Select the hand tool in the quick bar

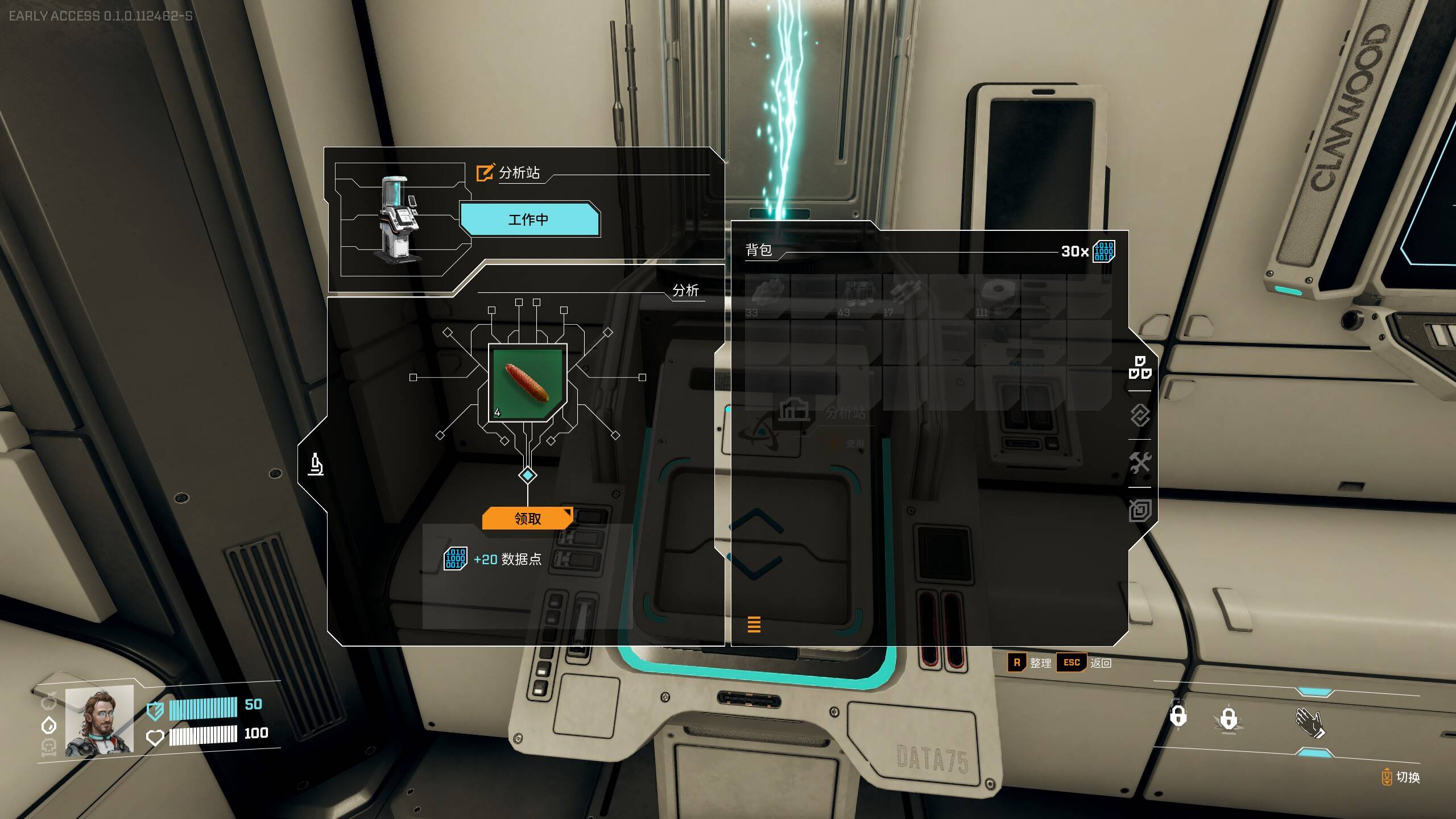tap(1309, 723)
